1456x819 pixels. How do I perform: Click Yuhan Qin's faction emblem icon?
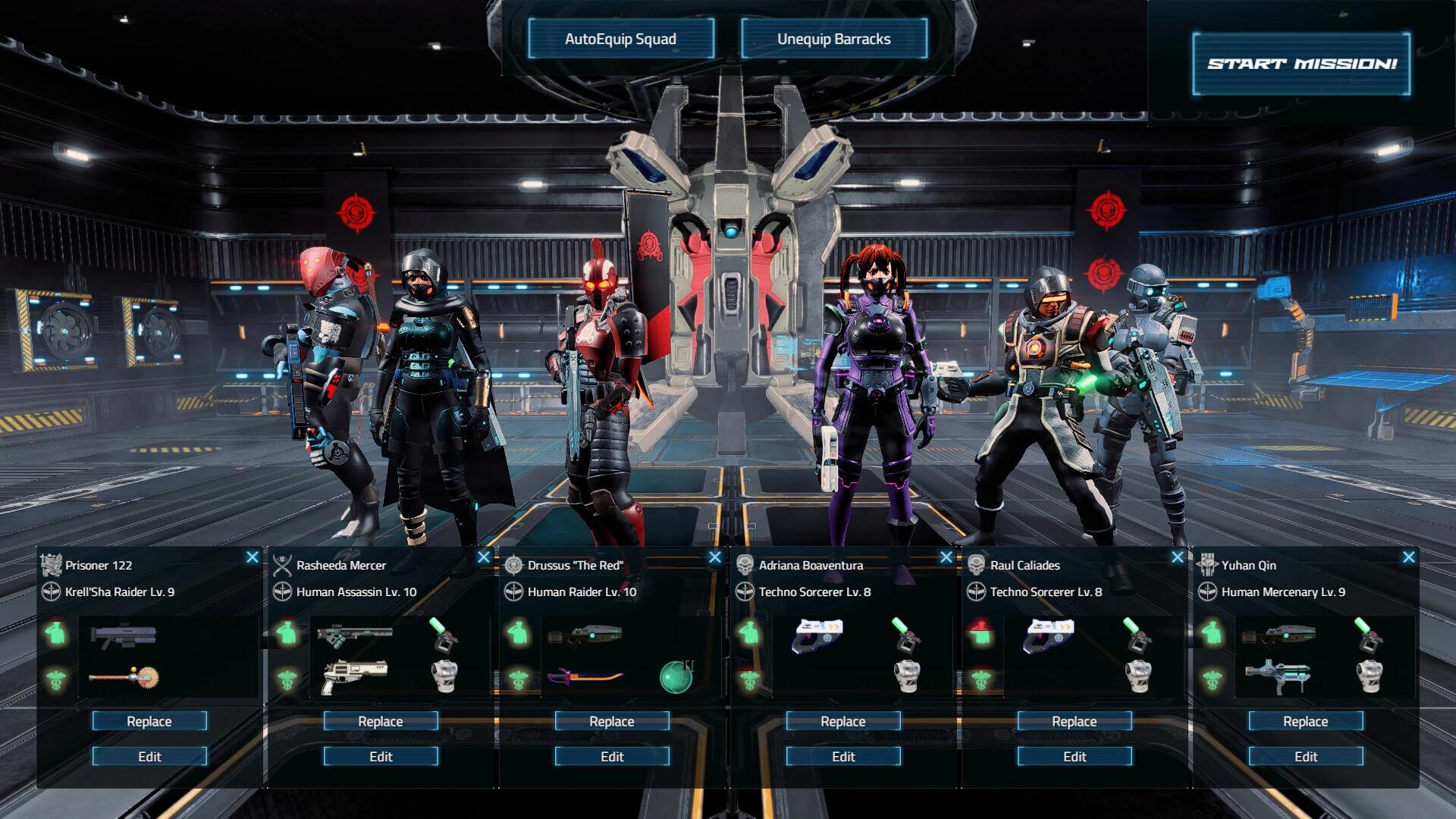point(1208,565)
